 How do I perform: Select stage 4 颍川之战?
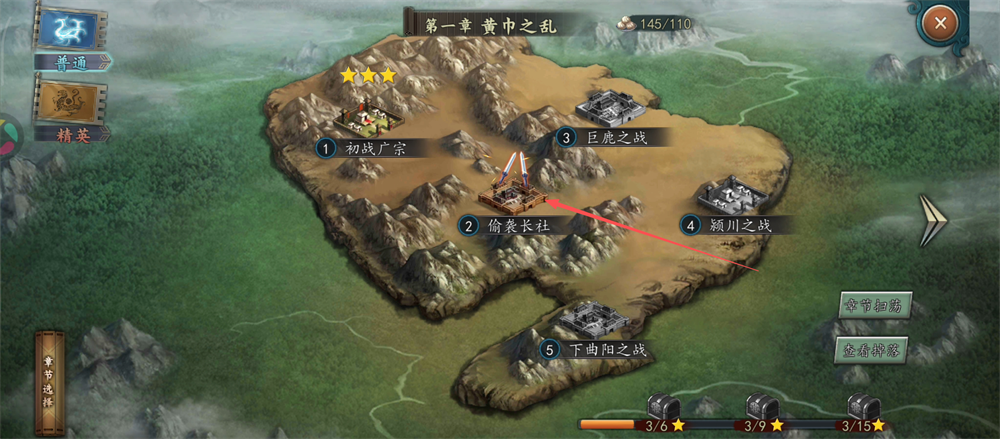(731, 196)
